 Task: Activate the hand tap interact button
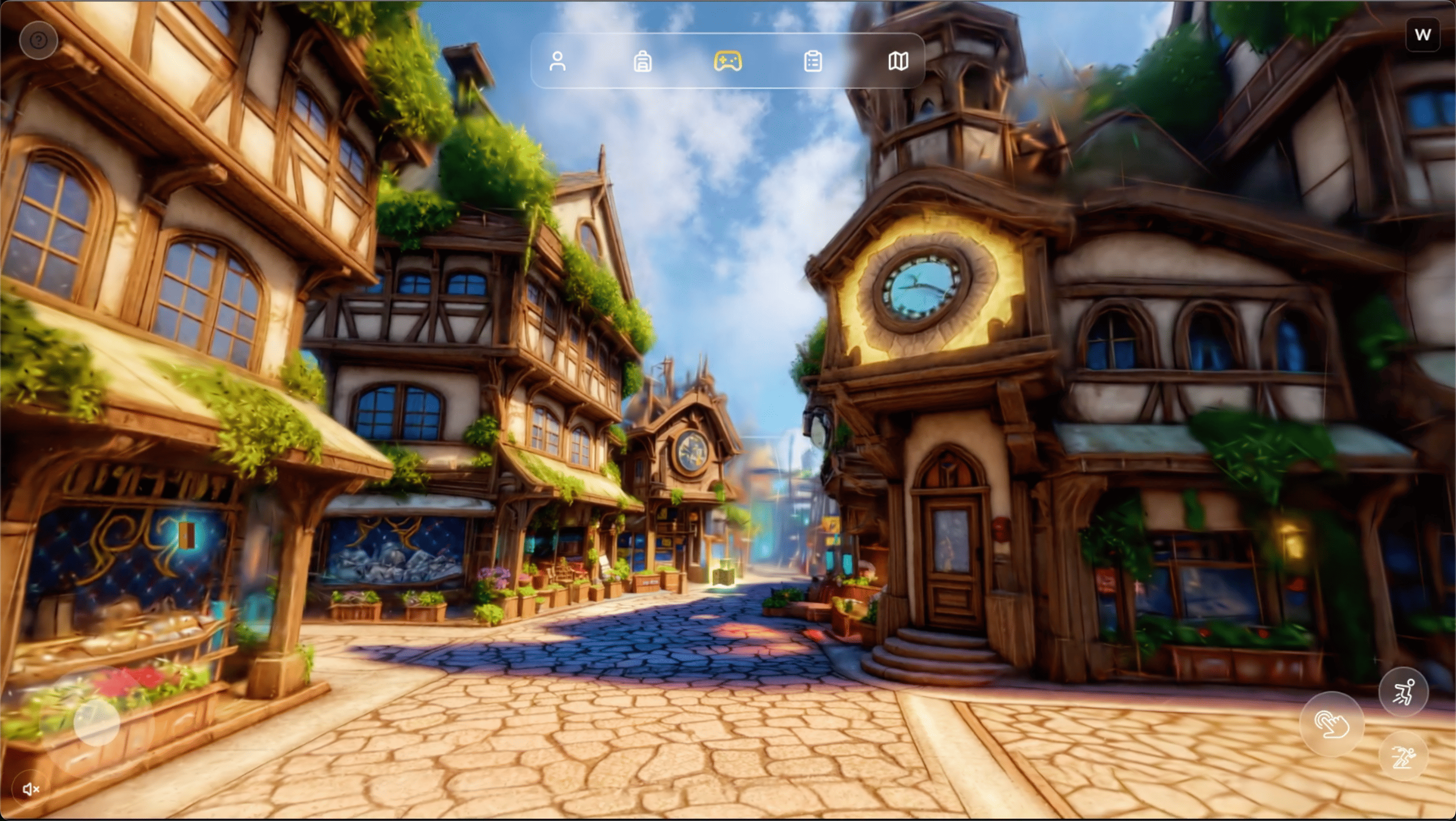pyautogui.click(x=1331, y=724)
